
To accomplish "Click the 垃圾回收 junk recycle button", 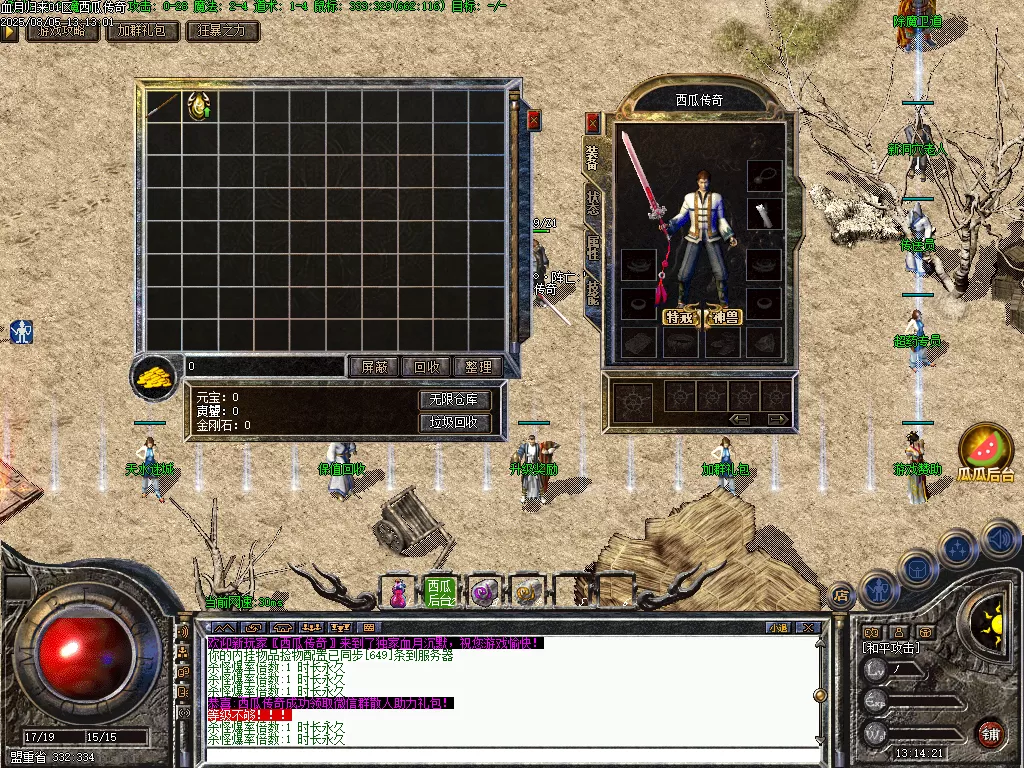I will 454,423.
